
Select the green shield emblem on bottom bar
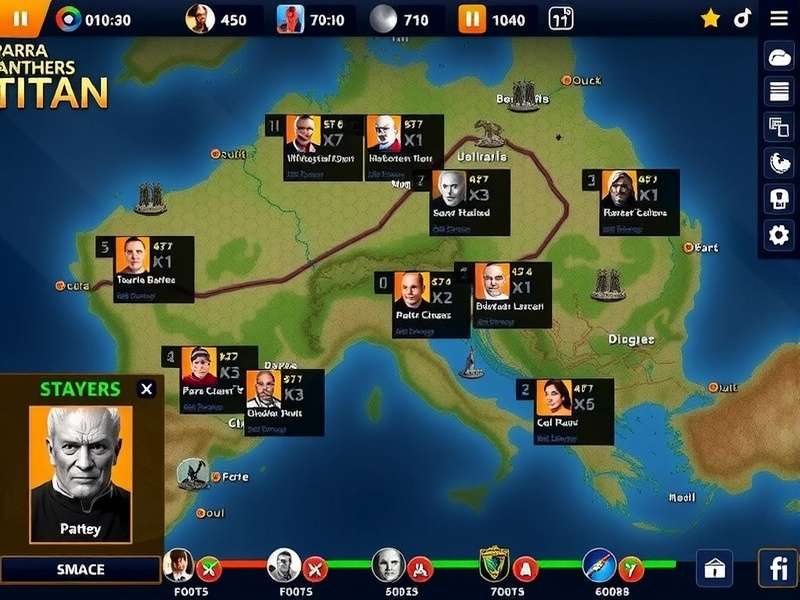click(x=494, y=566)
